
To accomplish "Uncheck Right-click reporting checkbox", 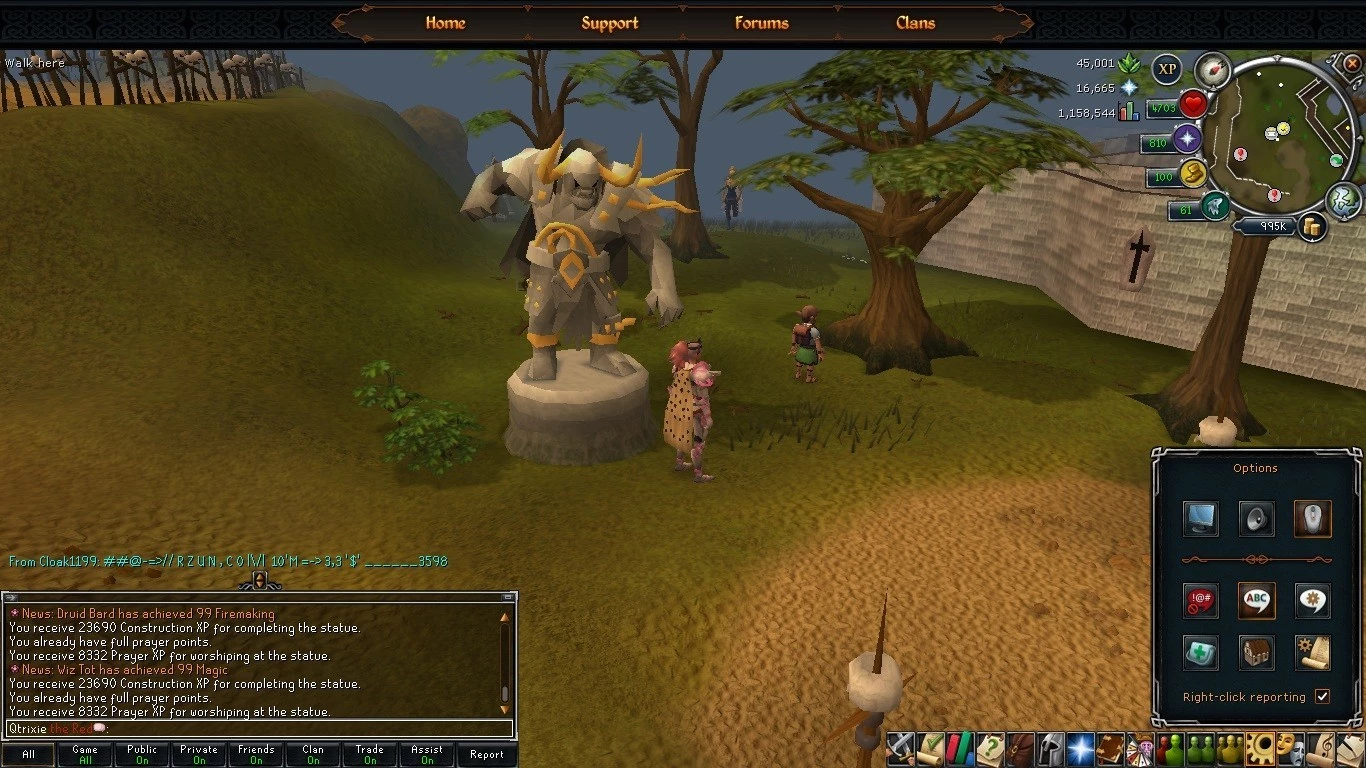I will coord(1322,696).
